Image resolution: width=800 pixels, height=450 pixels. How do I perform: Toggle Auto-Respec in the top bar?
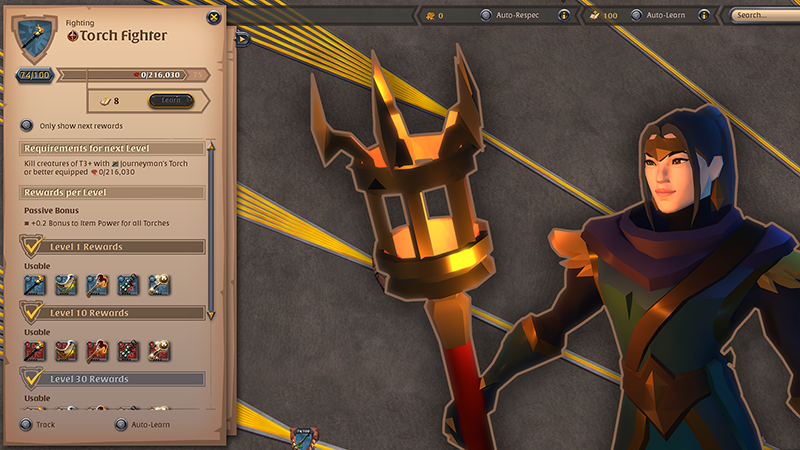486,15
